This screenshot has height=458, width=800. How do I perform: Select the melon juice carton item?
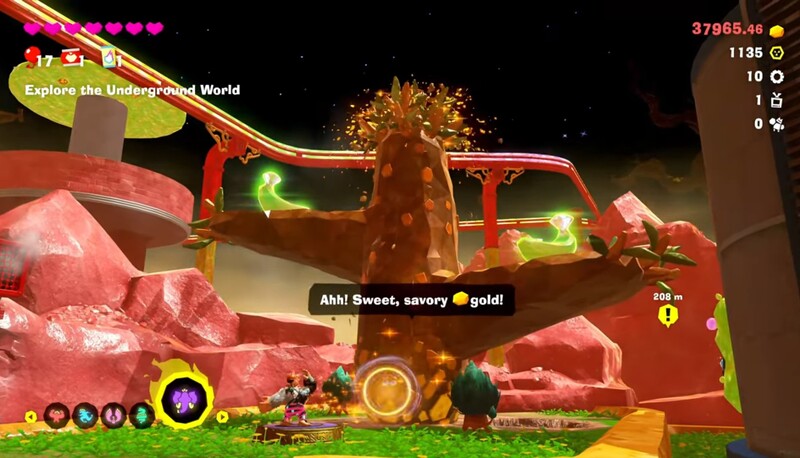[x=109, y=57]
